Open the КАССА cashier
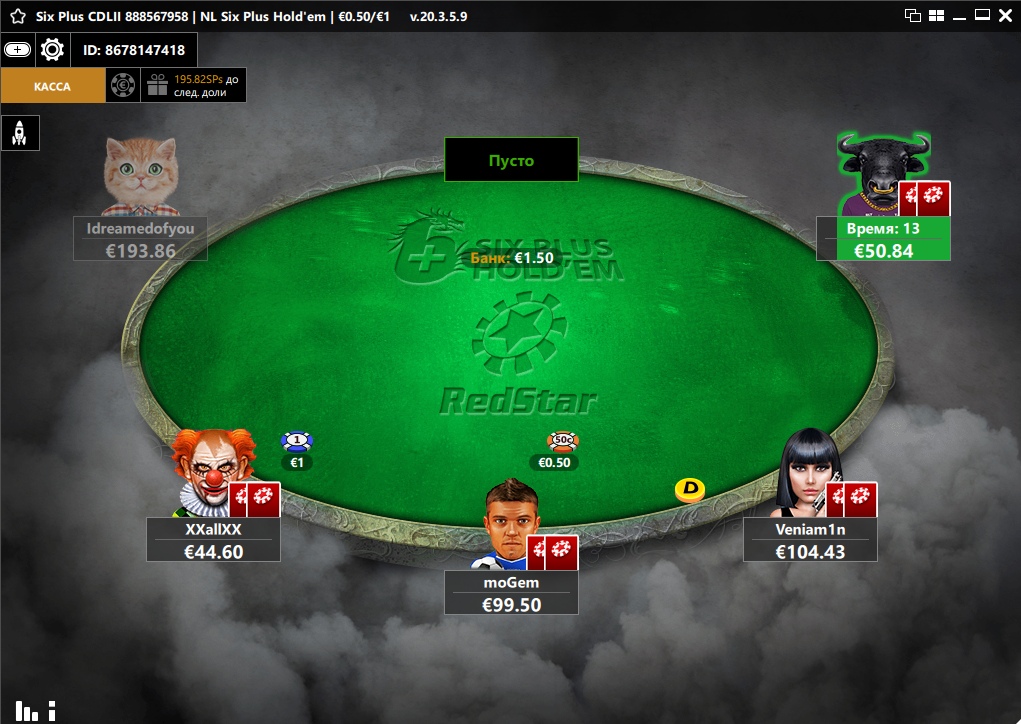Image resolution: width=1021 pixels, height=724 pixels. pyautogui.click(x=52, y=86)
